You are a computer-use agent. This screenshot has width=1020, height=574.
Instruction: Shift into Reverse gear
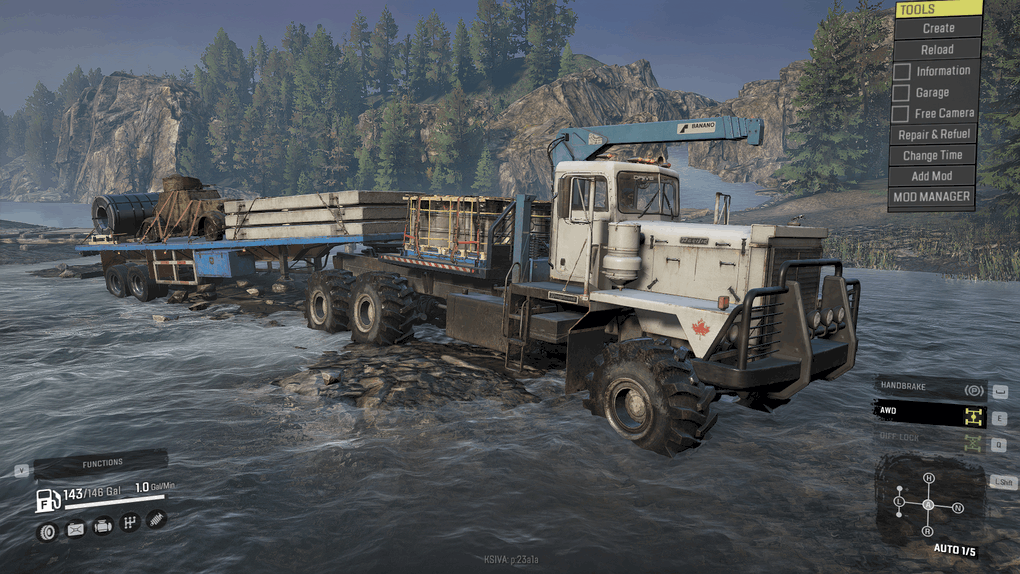[x=928, y=532]
